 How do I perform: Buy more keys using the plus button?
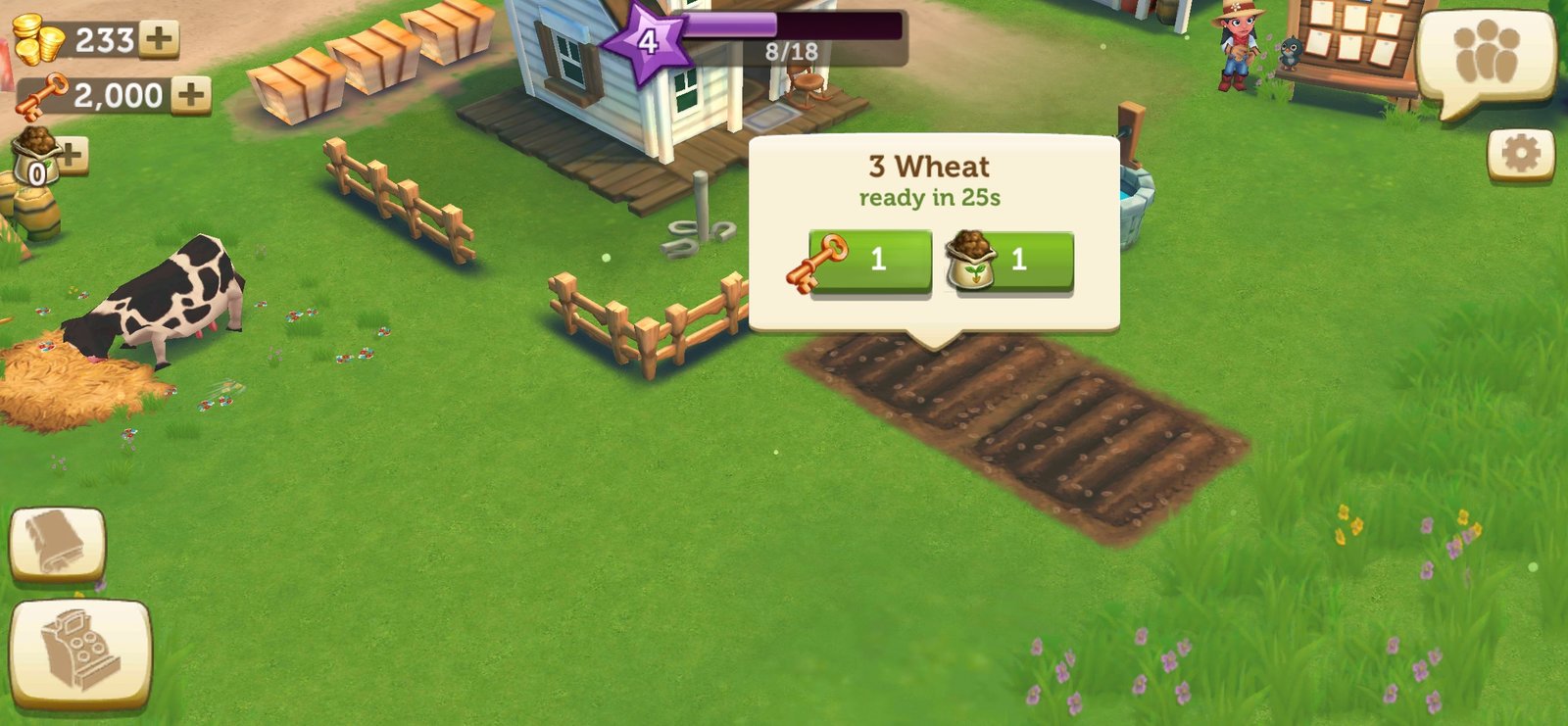191,95
